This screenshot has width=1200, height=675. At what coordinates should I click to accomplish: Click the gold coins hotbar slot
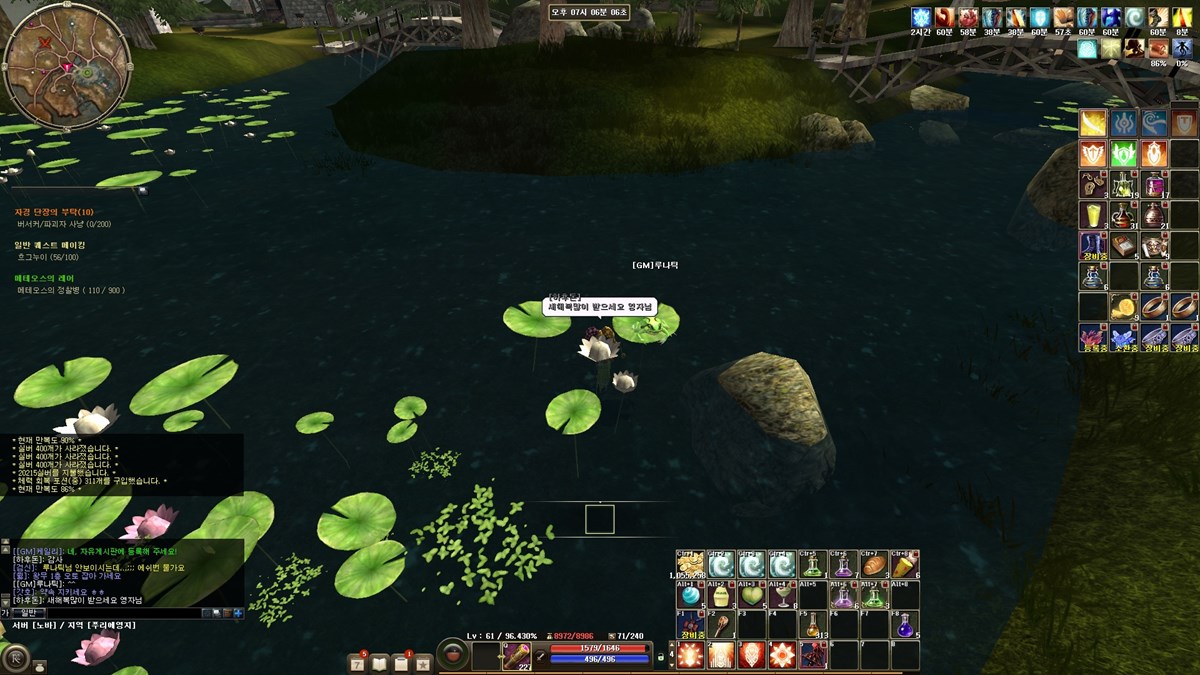690,565
